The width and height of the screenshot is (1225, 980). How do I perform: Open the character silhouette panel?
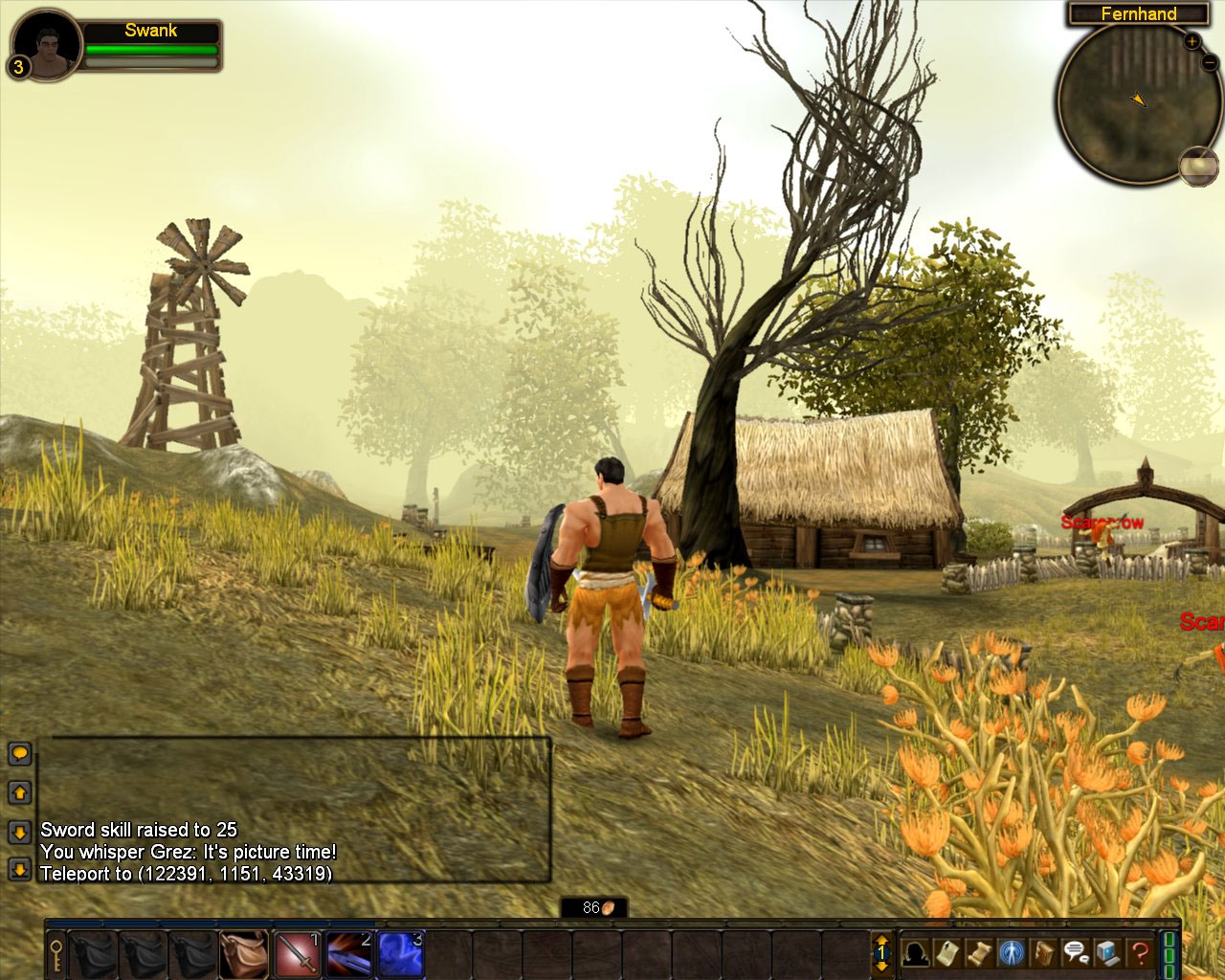(x=916, y=953)
